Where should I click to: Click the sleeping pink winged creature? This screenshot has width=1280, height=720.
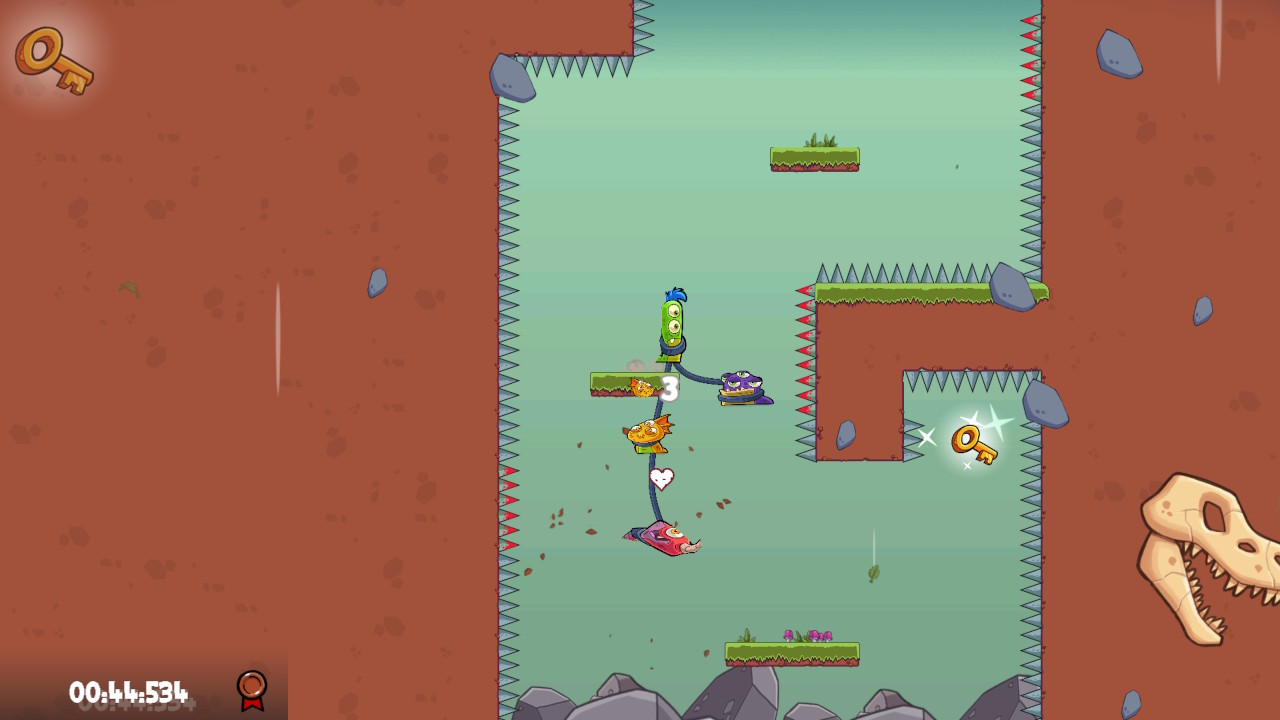(665, 540)
